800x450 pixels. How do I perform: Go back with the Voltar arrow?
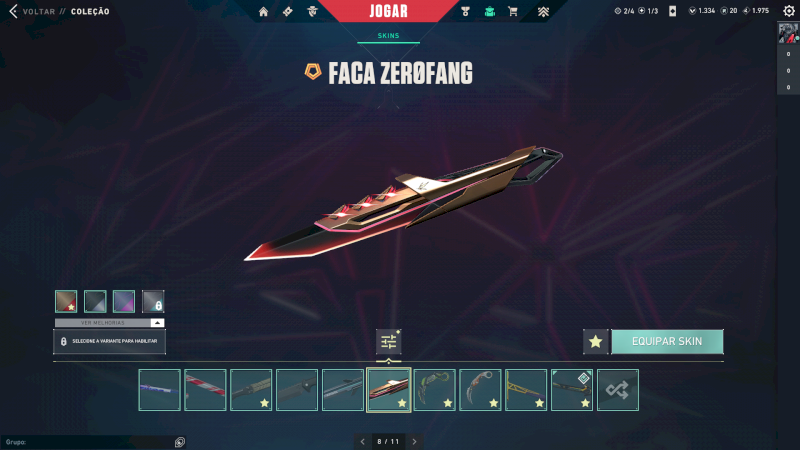(14, 11)
